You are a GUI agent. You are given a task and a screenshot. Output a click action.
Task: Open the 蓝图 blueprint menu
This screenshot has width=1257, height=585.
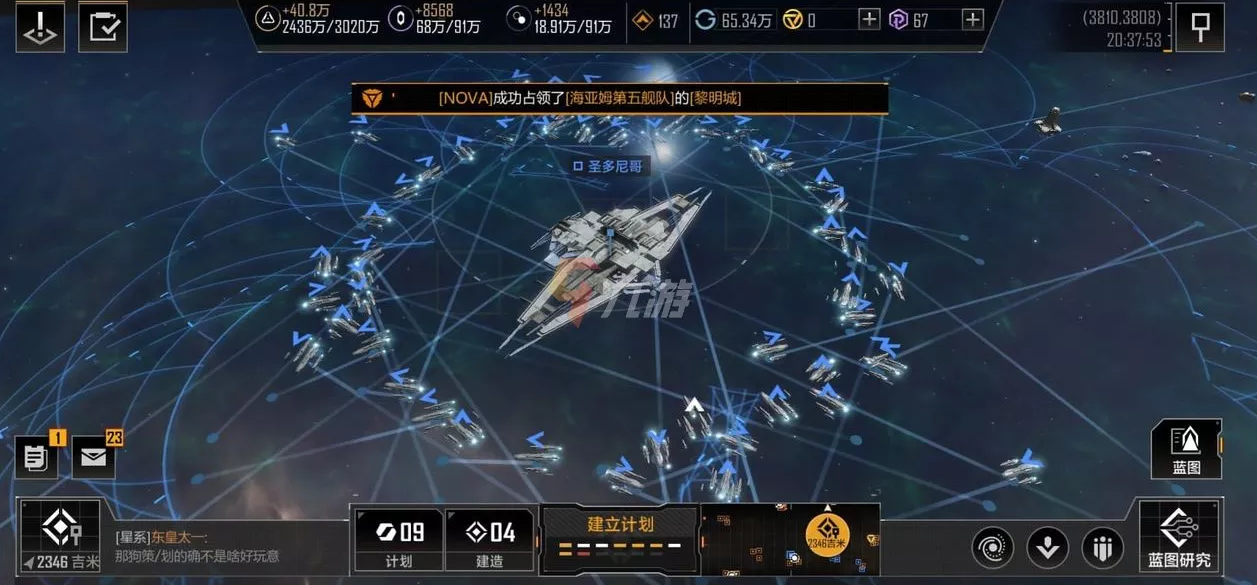point(1186,449)
